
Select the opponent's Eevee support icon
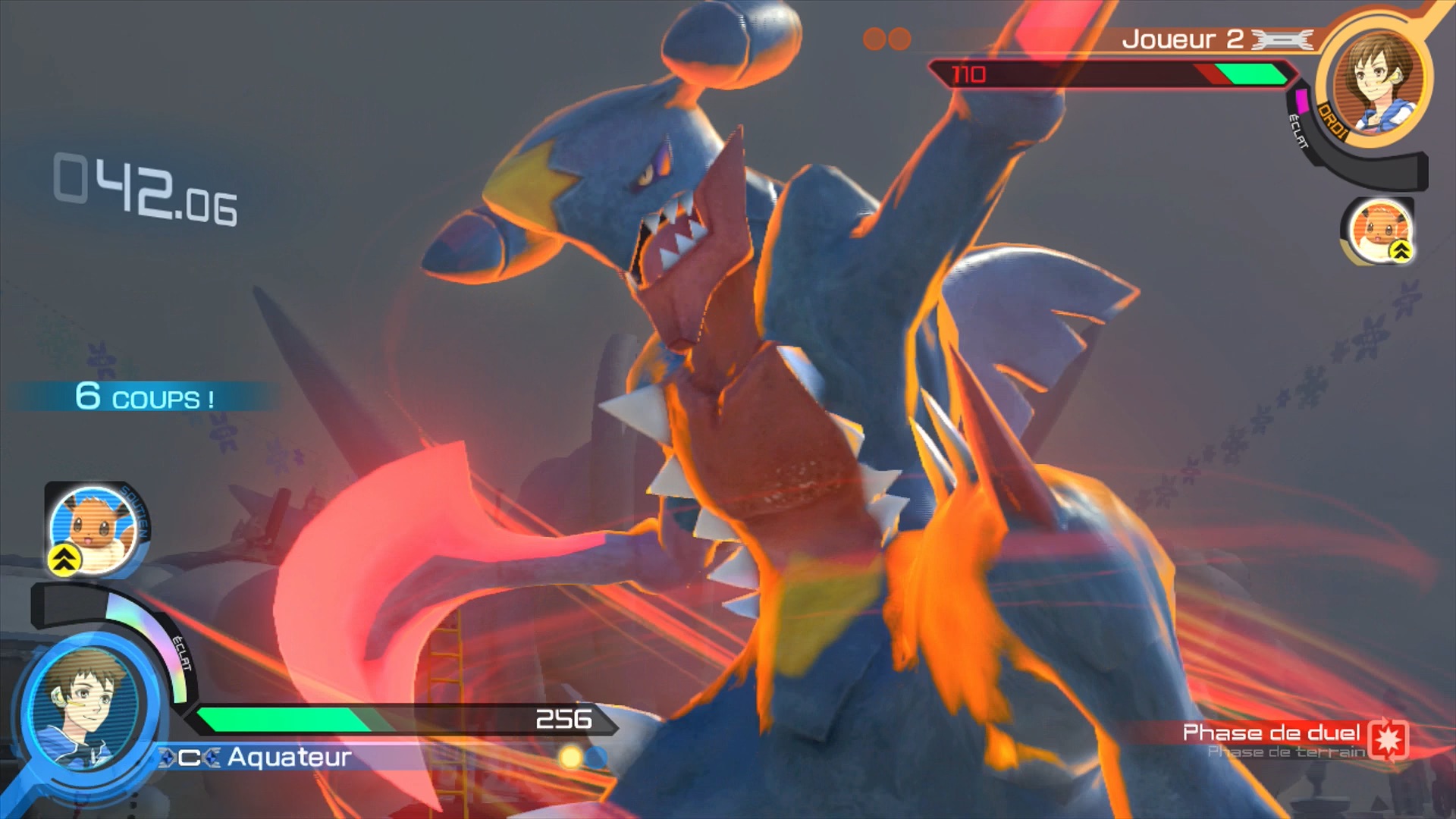(1379, 231)
